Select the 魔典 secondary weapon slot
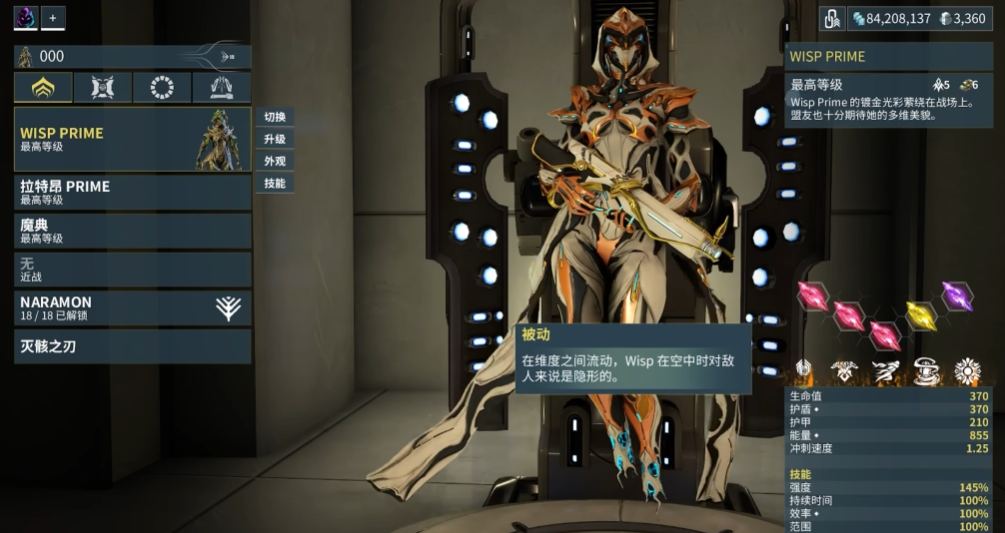This screenshot has width=1005, height=533. (132, 231)
